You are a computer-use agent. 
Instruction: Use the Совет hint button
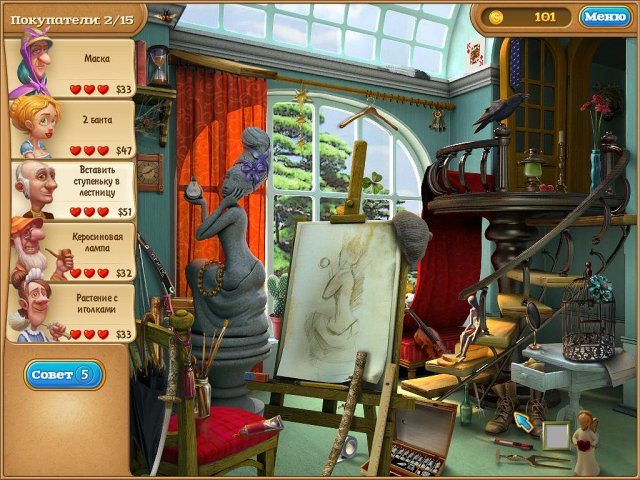(64, 375)
